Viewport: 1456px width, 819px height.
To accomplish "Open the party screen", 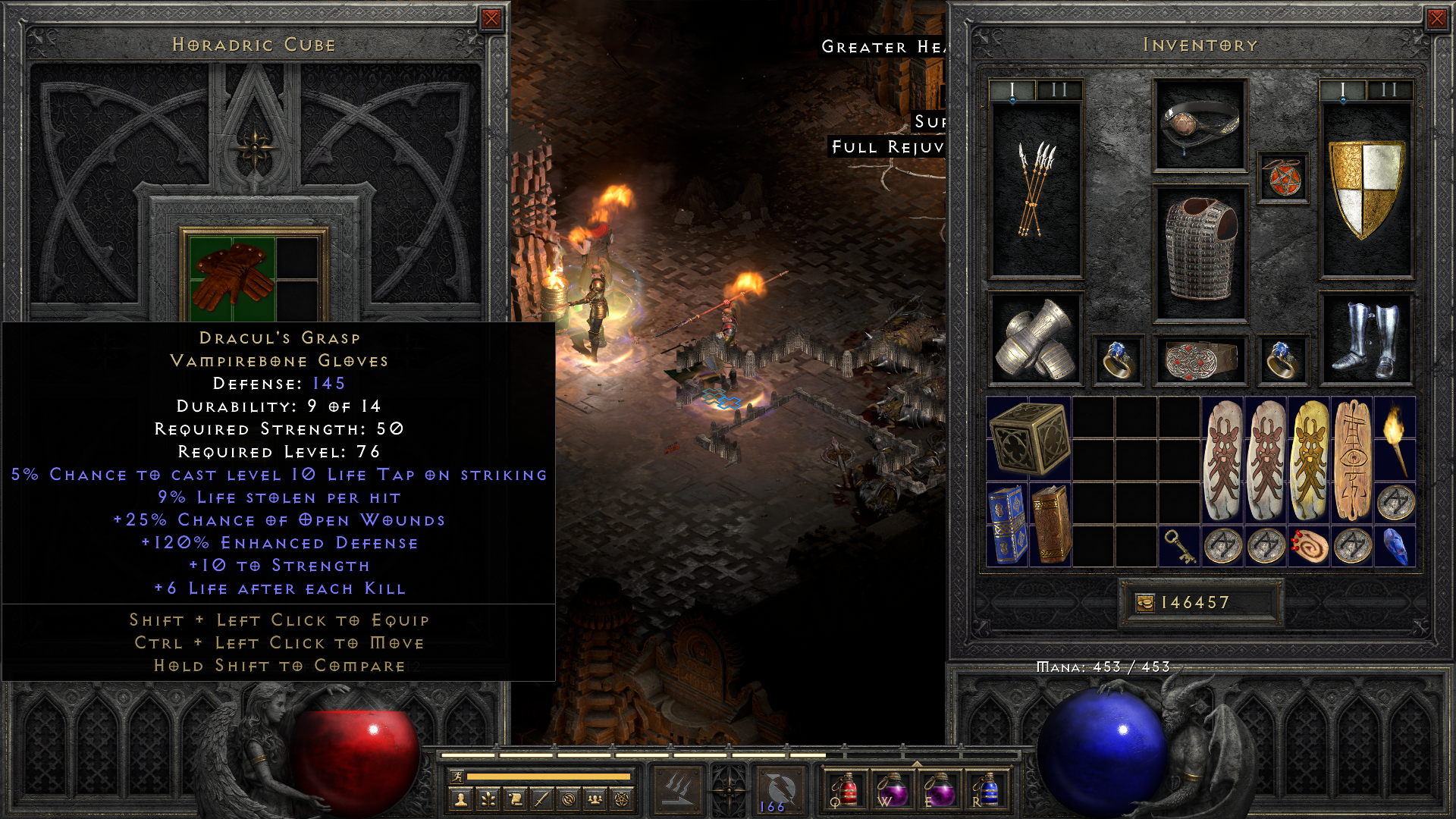I will pyautogui.click(x=595, y=801).
